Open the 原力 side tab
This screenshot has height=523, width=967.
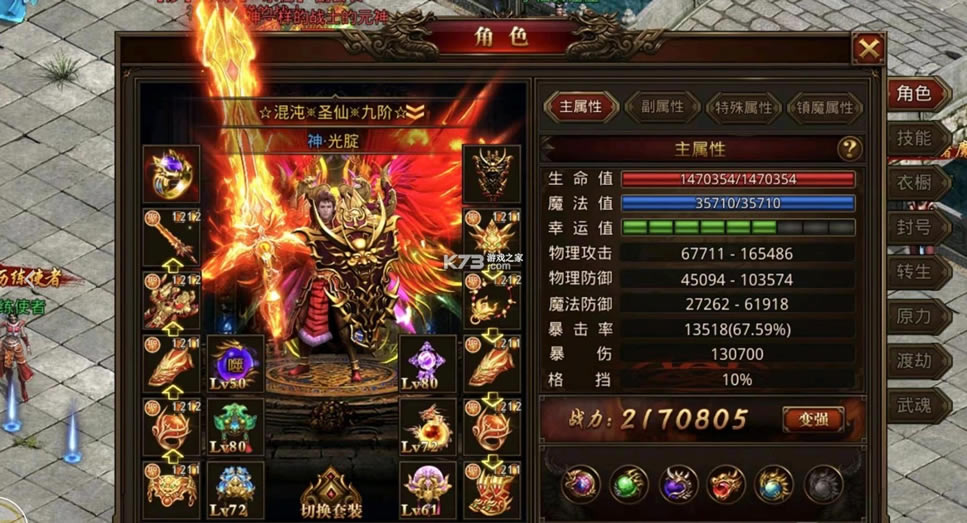[x=915, y=316]
